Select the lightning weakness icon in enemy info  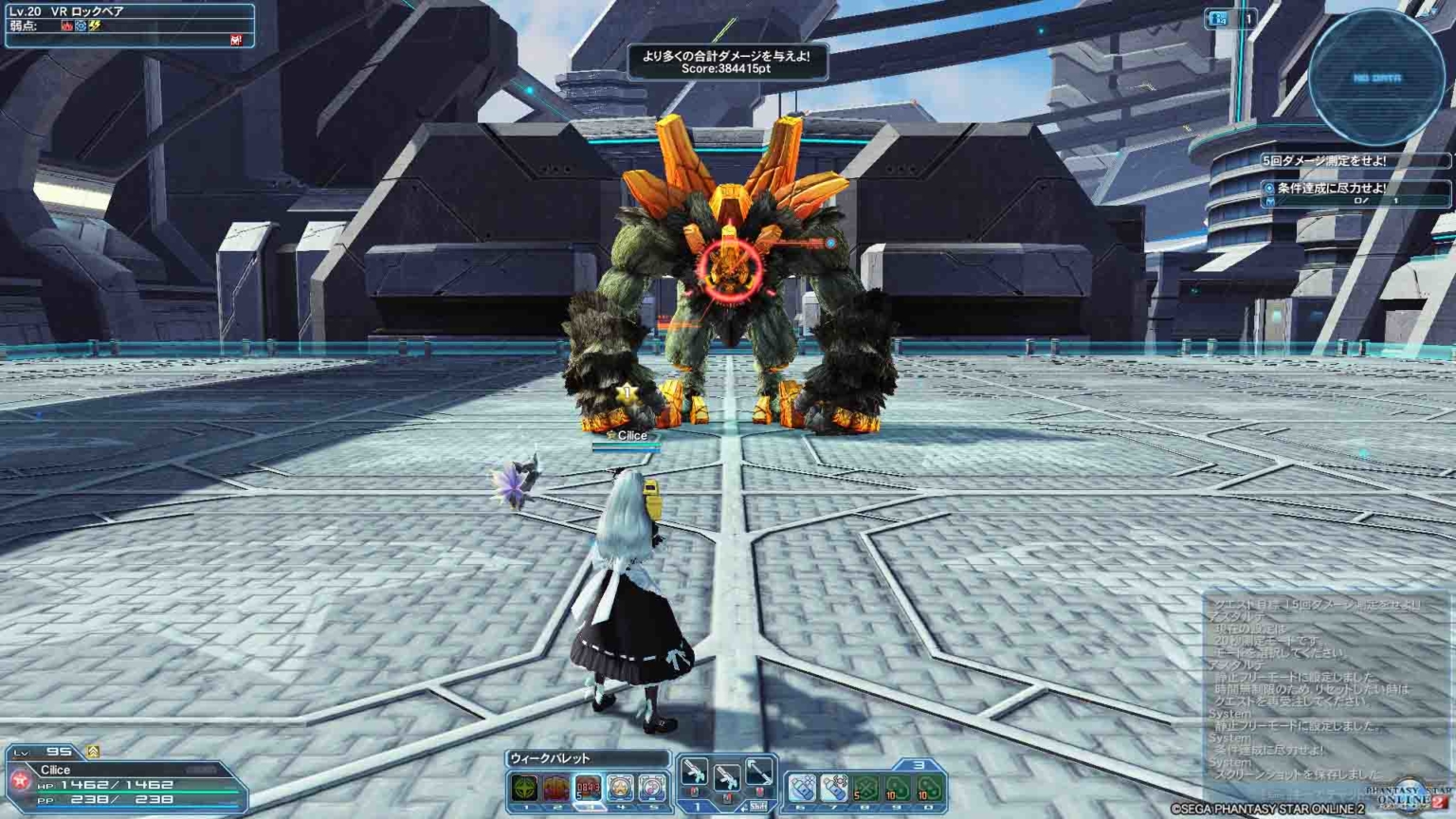click(94, 26)
